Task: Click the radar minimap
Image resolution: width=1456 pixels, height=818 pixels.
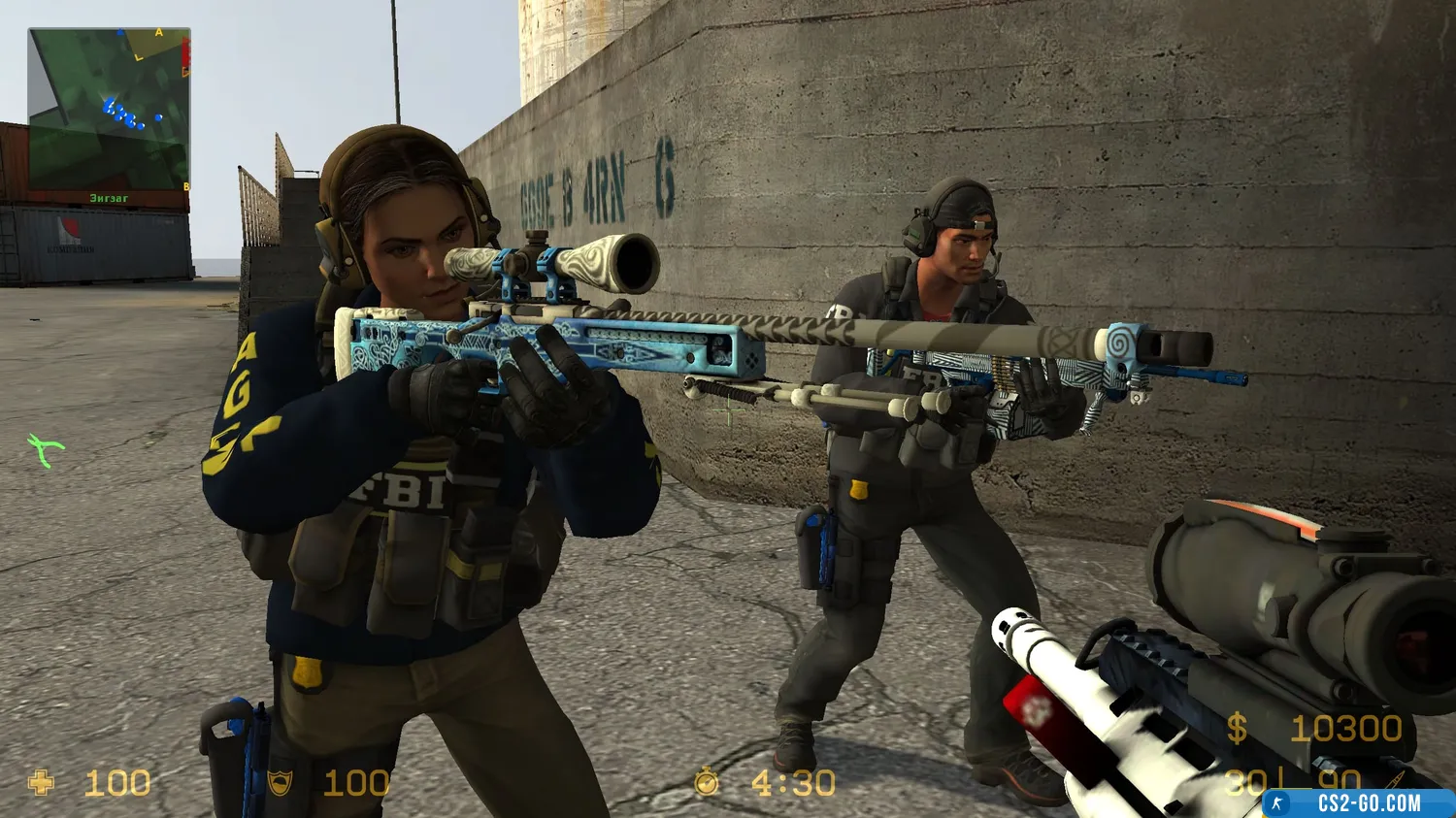Action: 109,110
